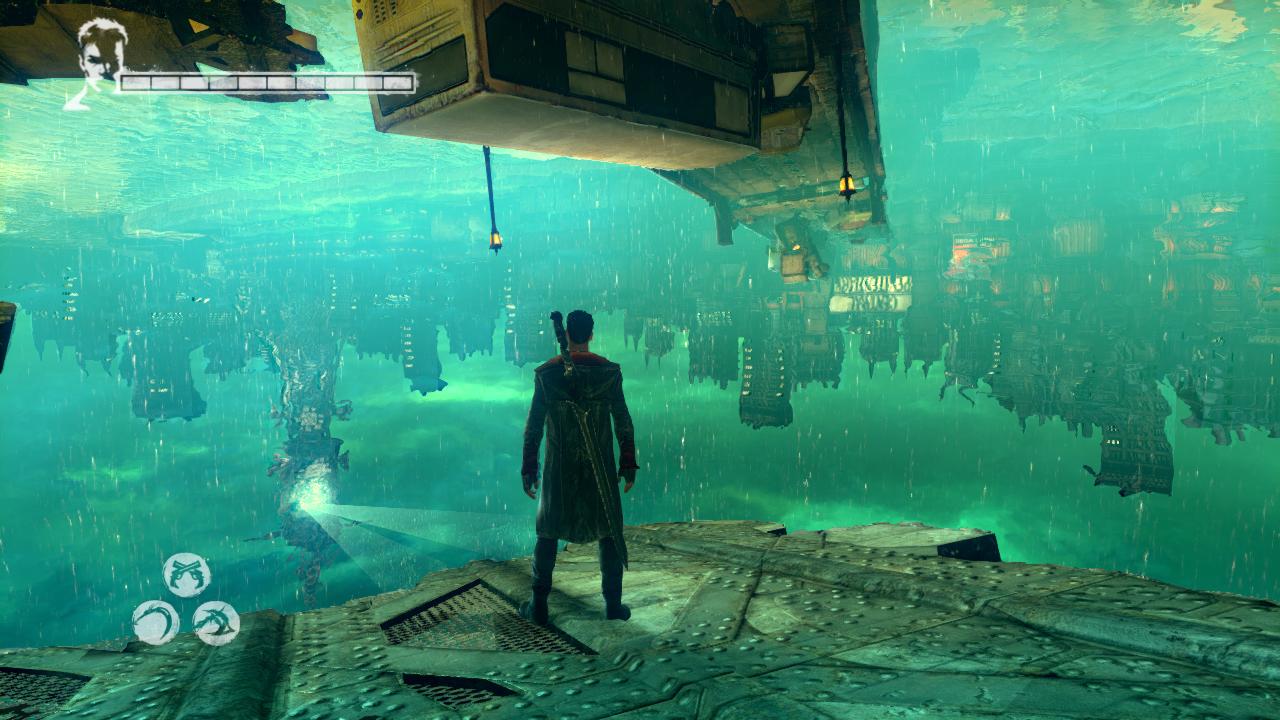Select the crossed pistols weapon icon

point(187,575)
